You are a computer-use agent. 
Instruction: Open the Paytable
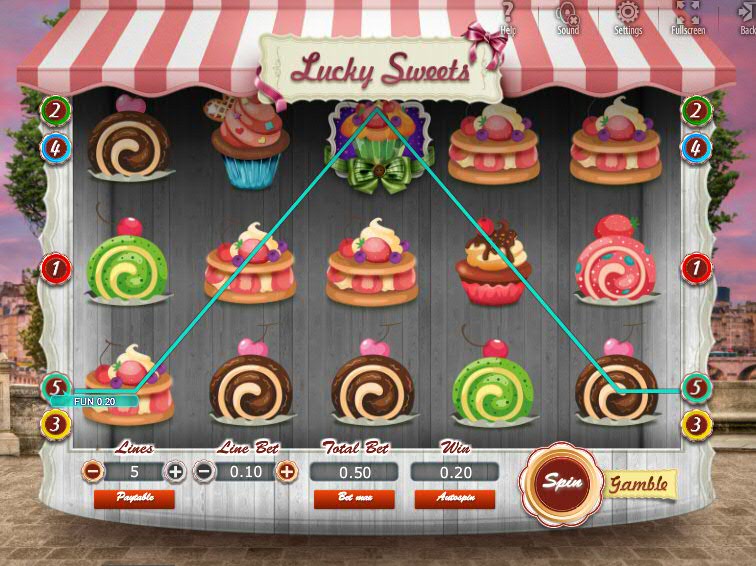tap(133, 497)
